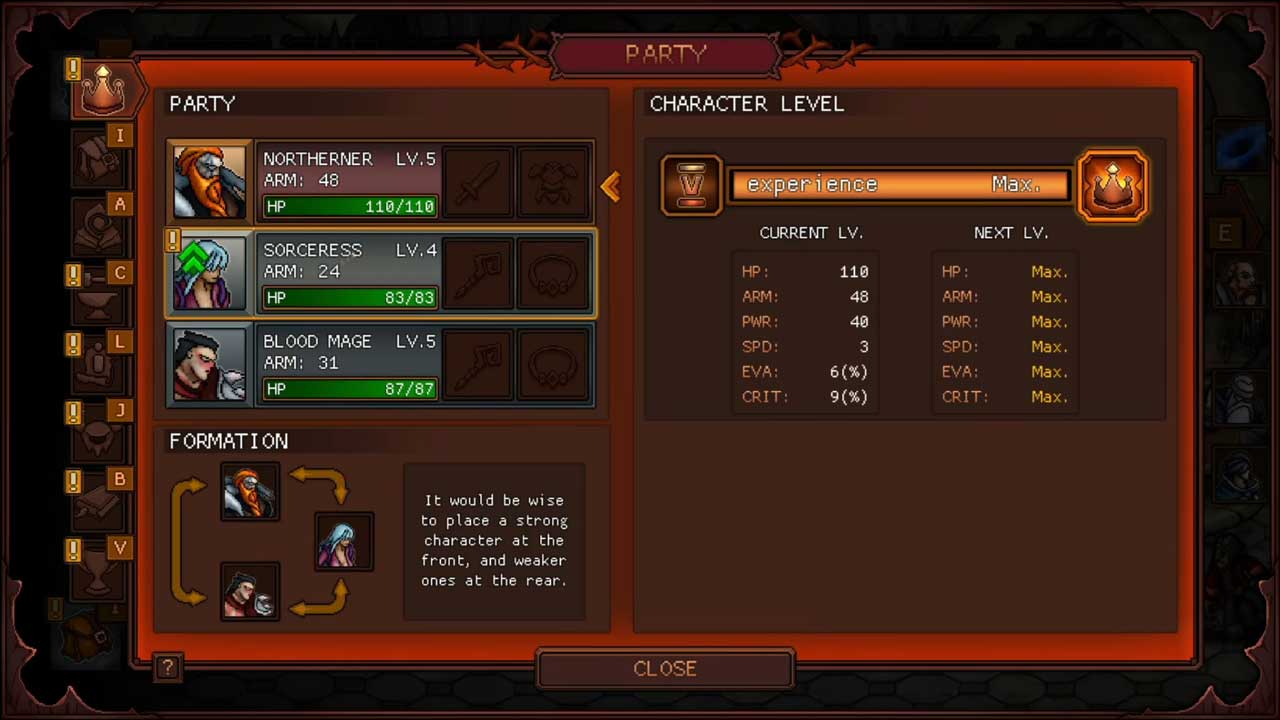This screenshot has width=1280, height=720.
Task: Choose the Blood Mage party member
Action: click(349, 365)
